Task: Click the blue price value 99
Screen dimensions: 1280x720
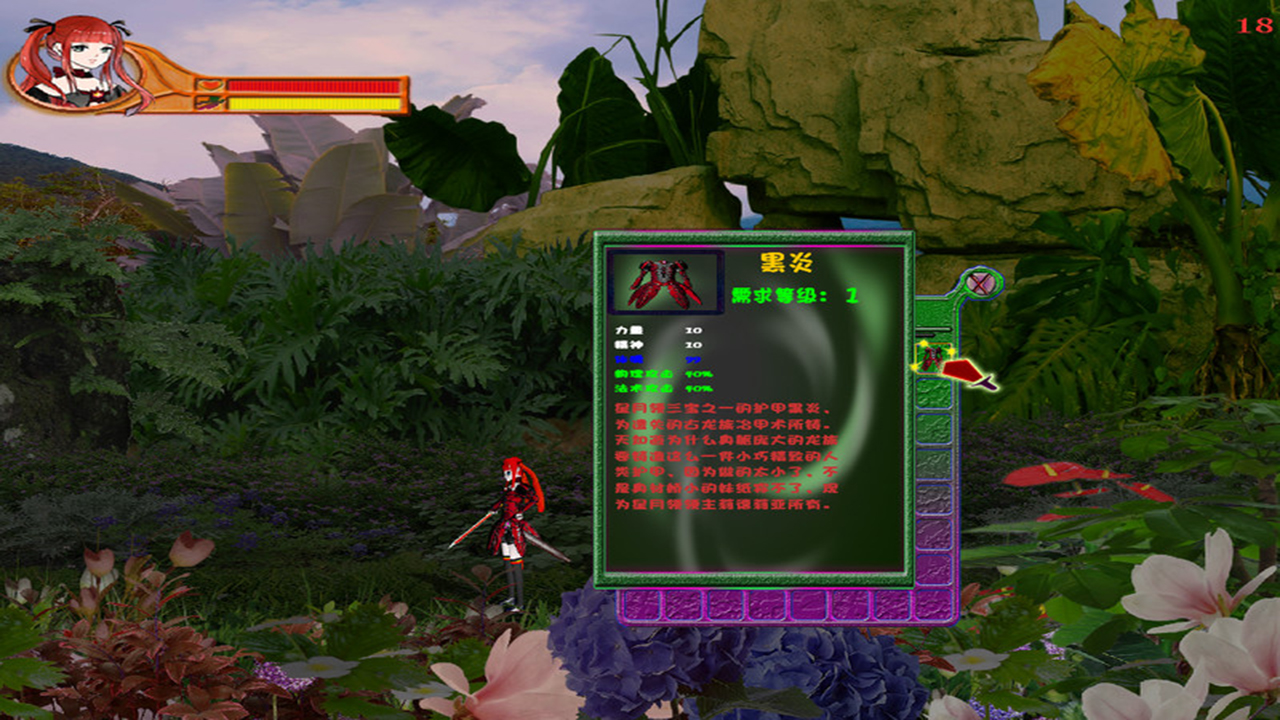Action: point(694,360)
